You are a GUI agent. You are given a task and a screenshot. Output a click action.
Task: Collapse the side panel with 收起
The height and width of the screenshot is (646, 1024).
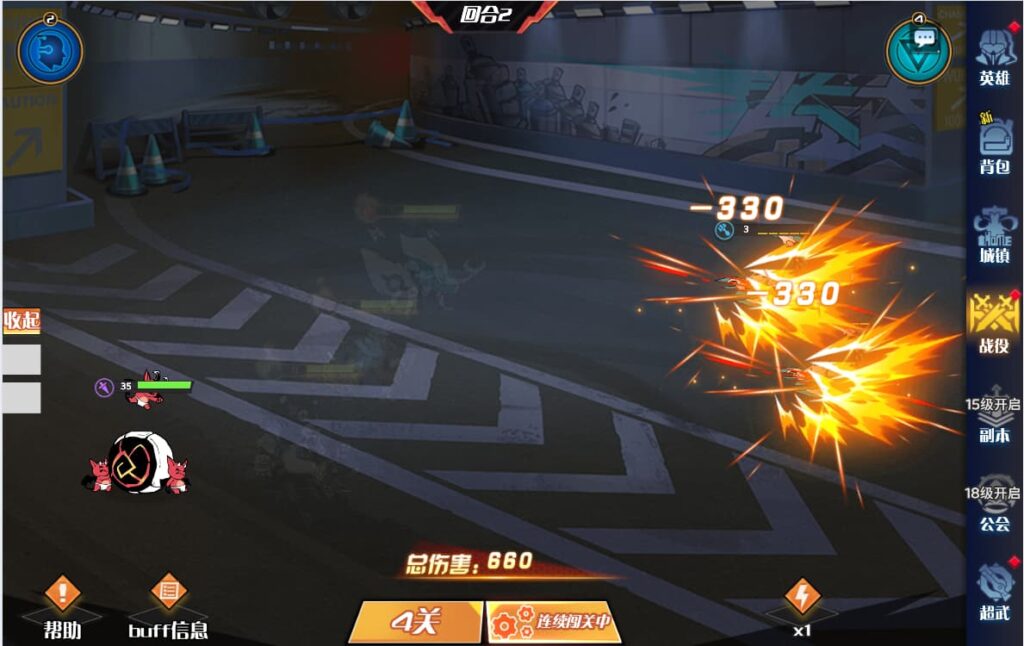[x=21, y=321]
